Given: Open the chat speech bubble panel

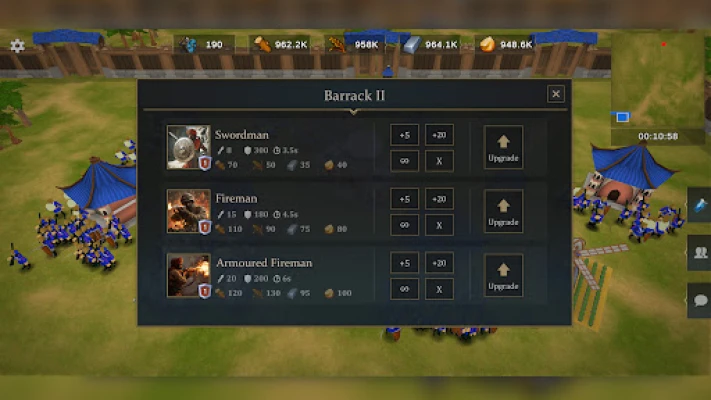Looking at the screenshot, I should [x=699, y=299].
